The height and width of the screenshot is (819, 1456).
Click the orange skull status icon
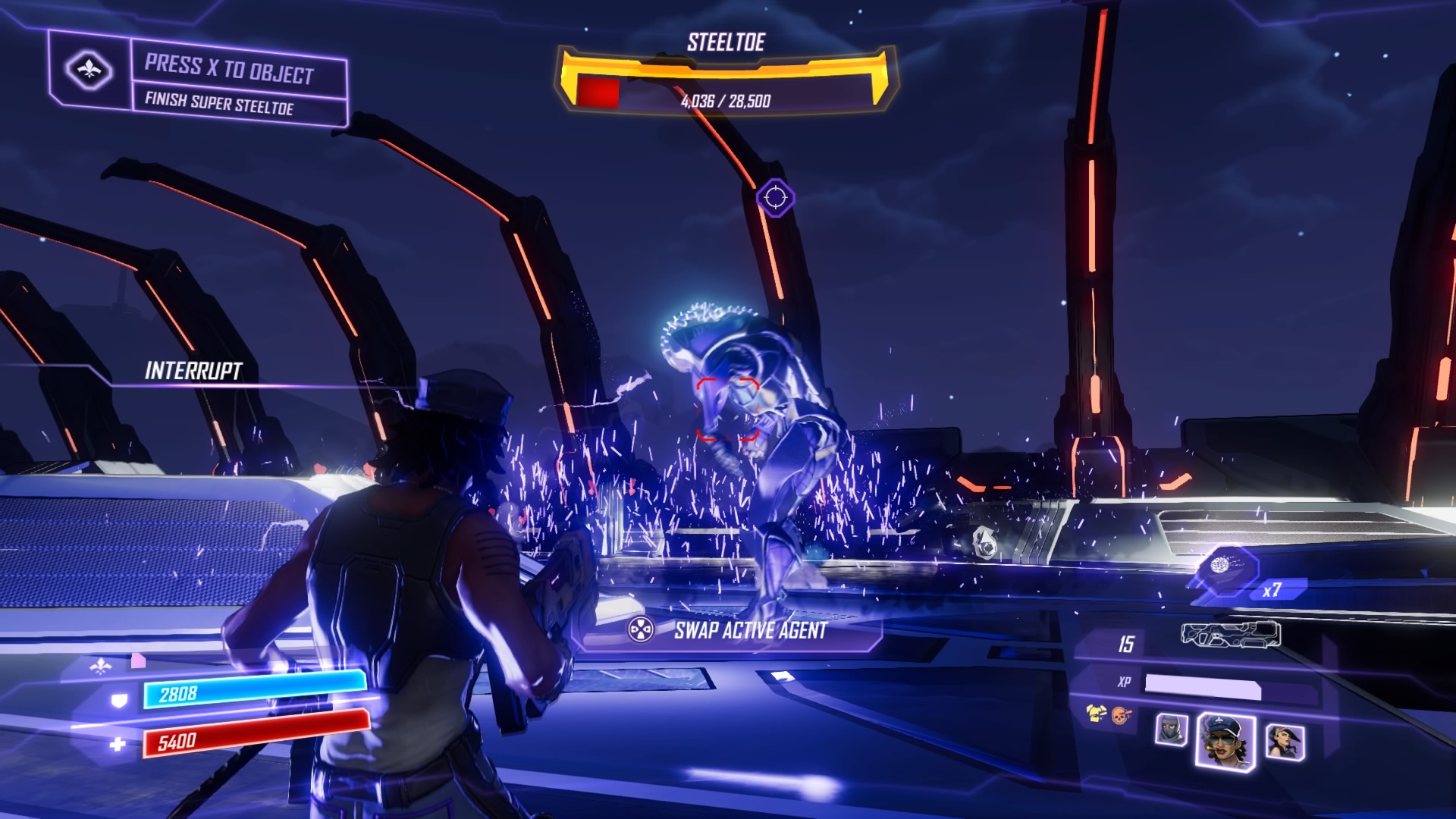1120,714
